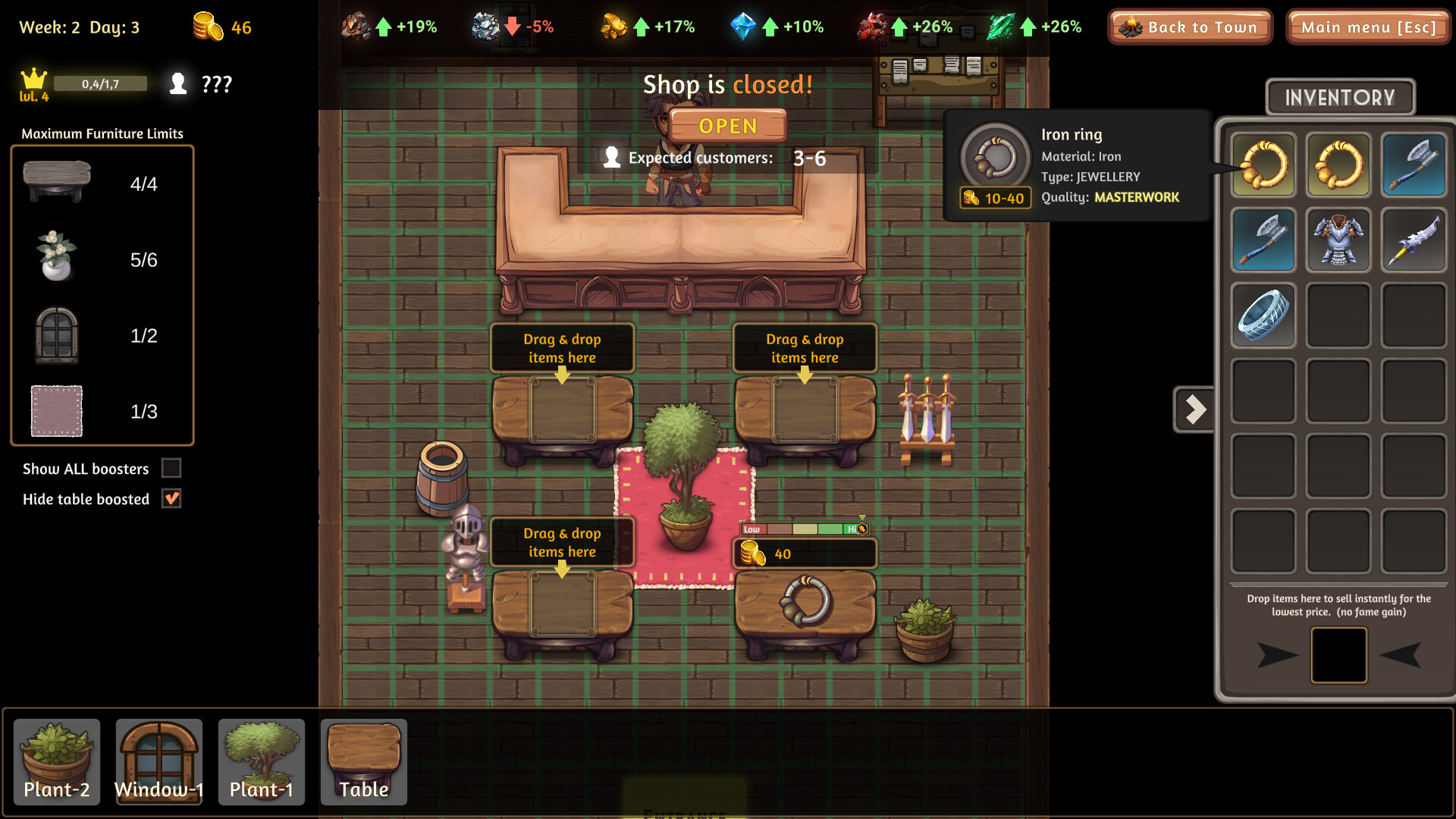The height and width of the screenshot is (819, 1456).
Task: Select the white blade dagger in inventory
Action: 1414,240
